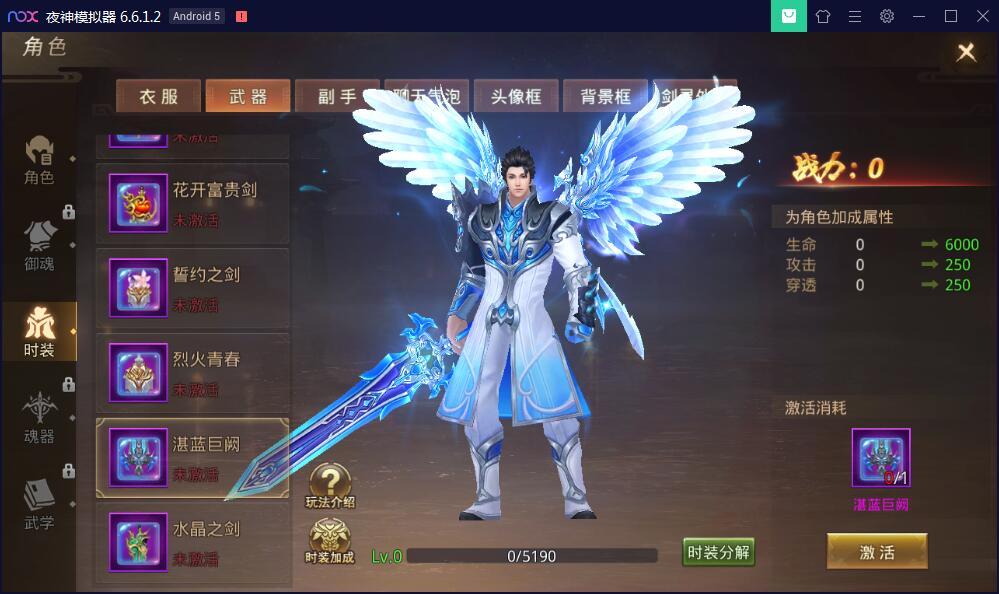Select the 武器 weapon tab
The width and height of the screenshot is (999, 594).
(x=248, y=97)
